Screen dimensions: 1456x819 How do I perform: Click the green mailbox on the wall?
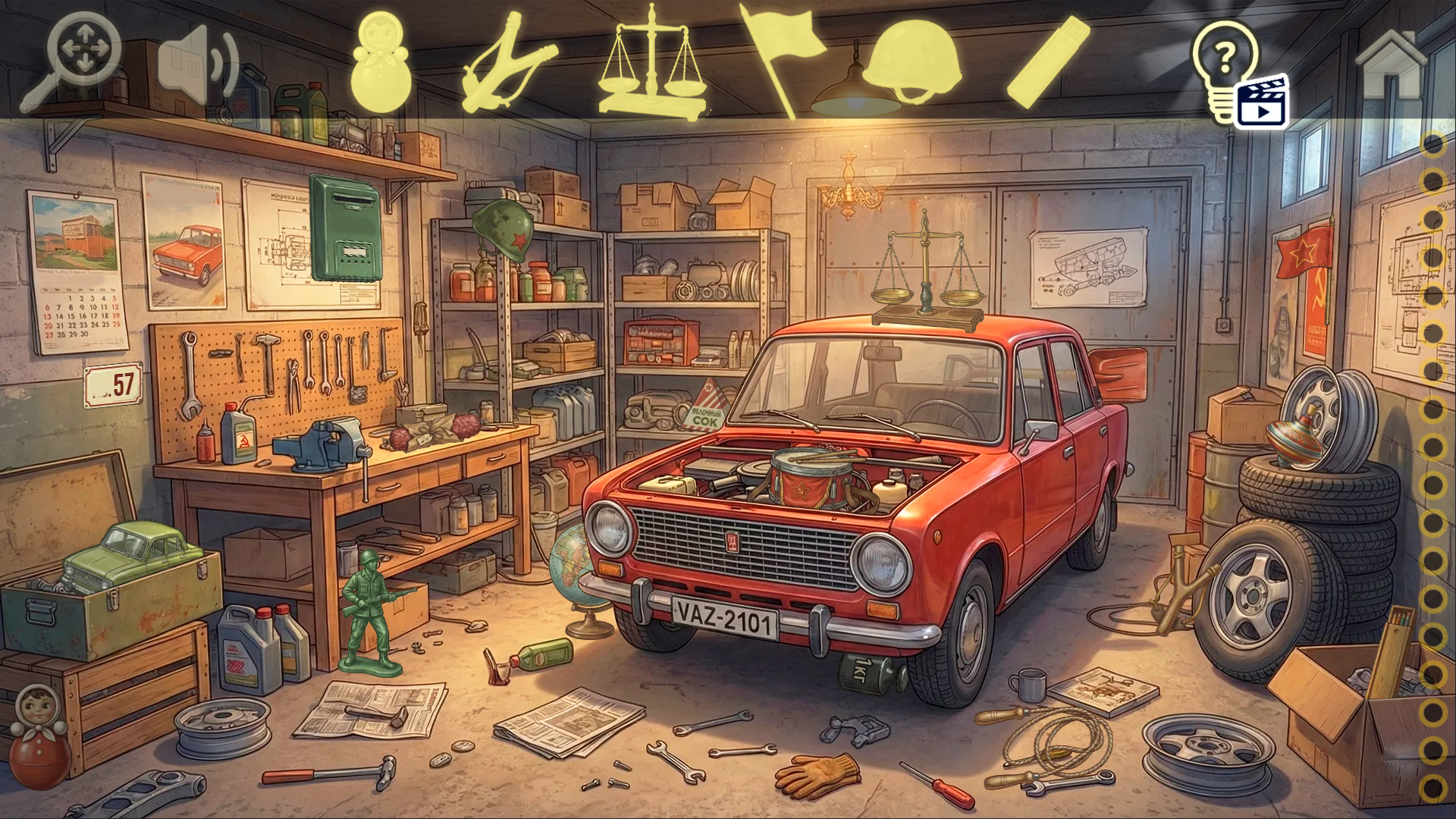click(345, 227)
